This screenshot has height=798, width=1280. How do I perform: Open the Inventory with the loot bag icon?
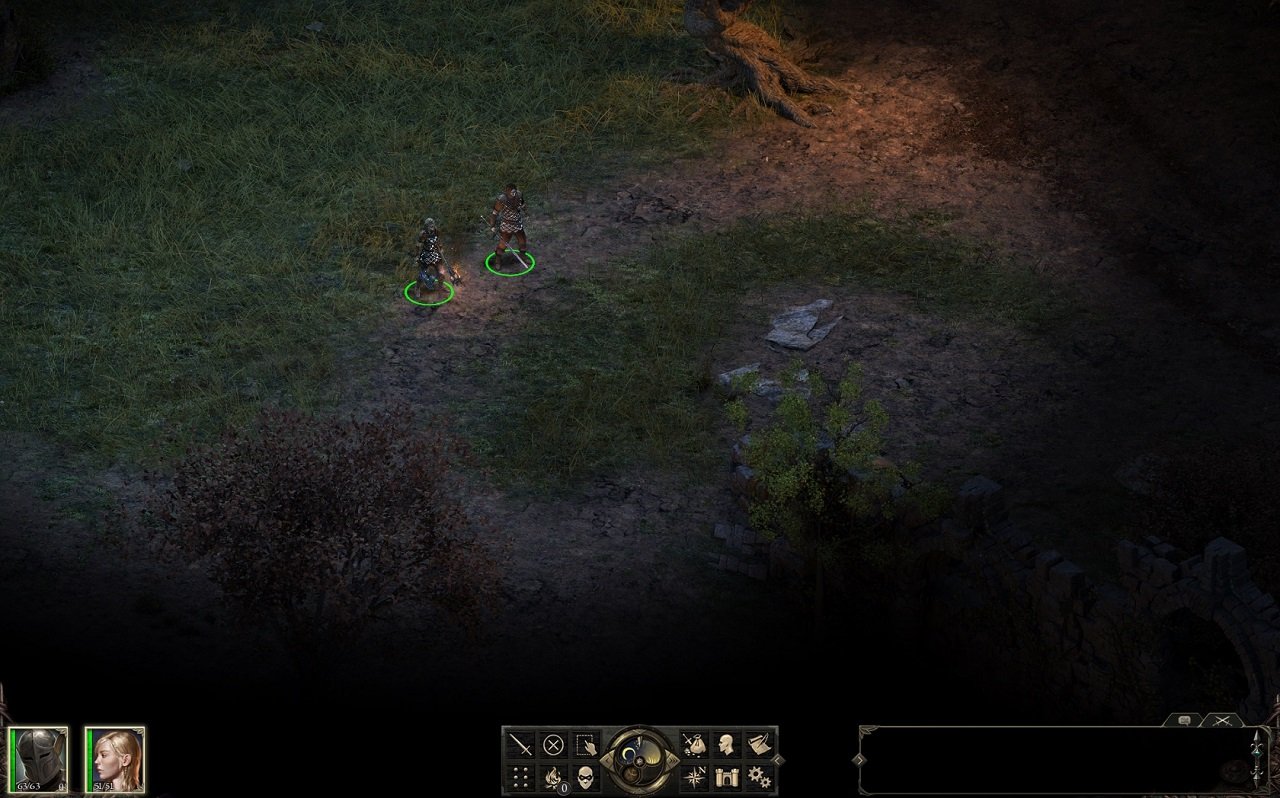tap(693, 744)
